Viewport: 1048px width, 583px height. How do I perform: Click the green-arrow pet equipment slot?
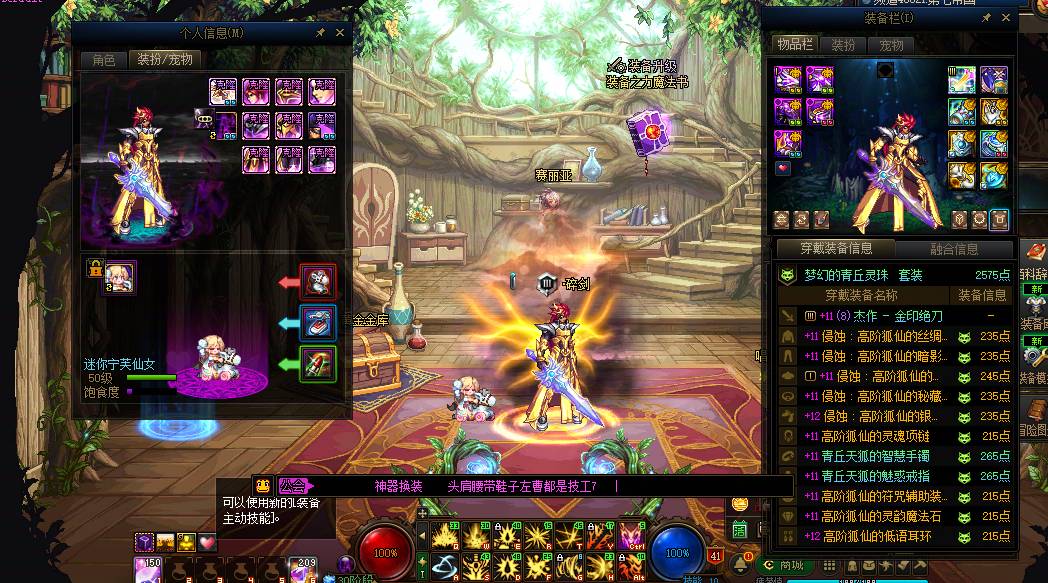click(x=319, y=363)
